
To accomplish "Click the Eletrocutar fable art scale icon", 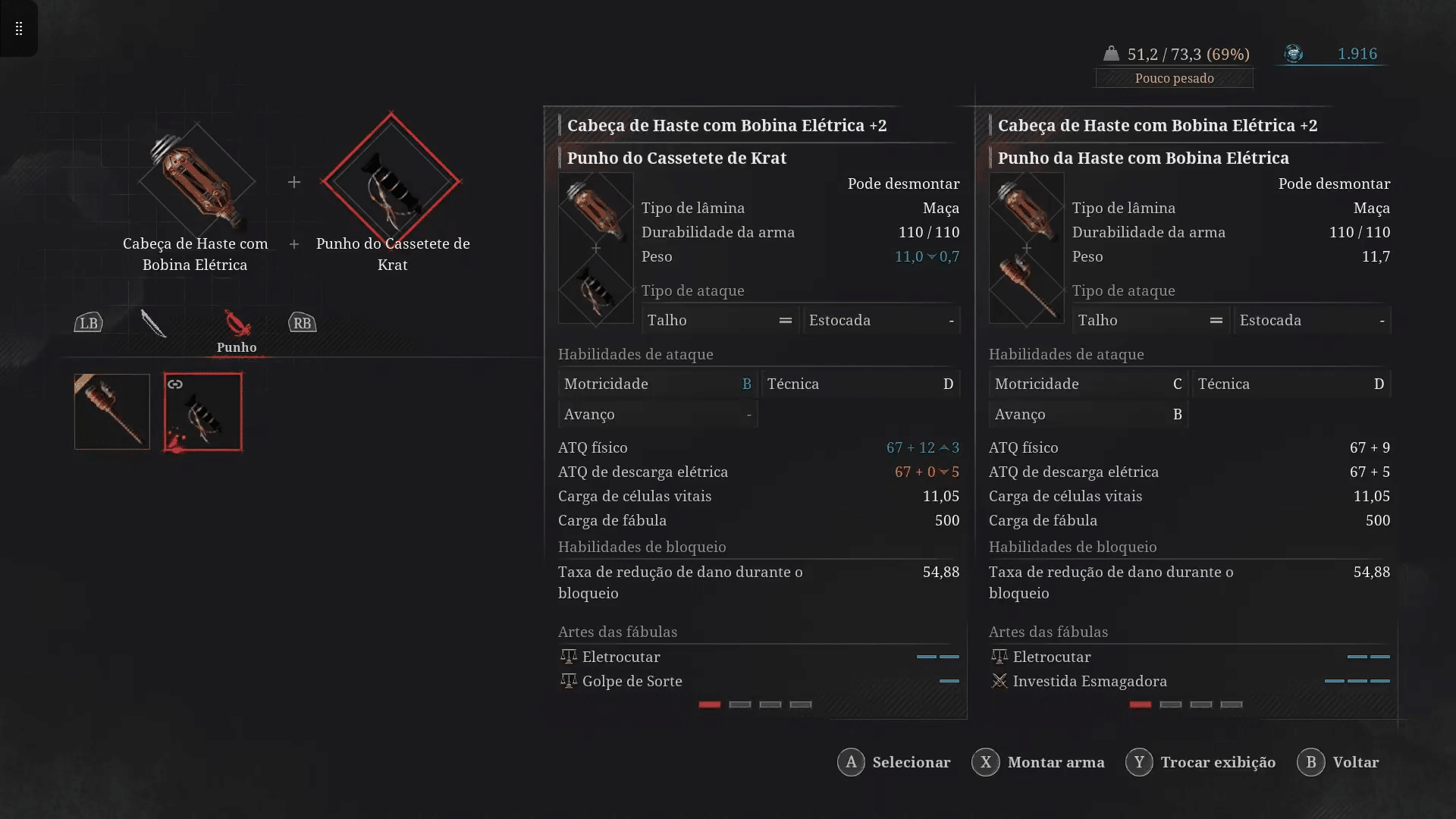I will (x=569, y=657).
